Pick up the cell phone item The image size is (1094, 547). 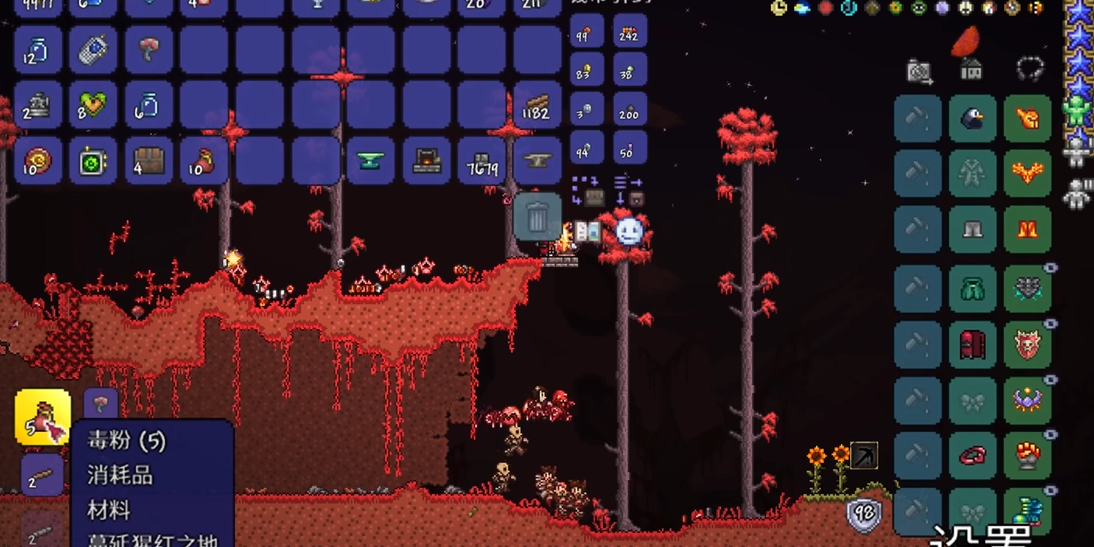pos(93,50)
